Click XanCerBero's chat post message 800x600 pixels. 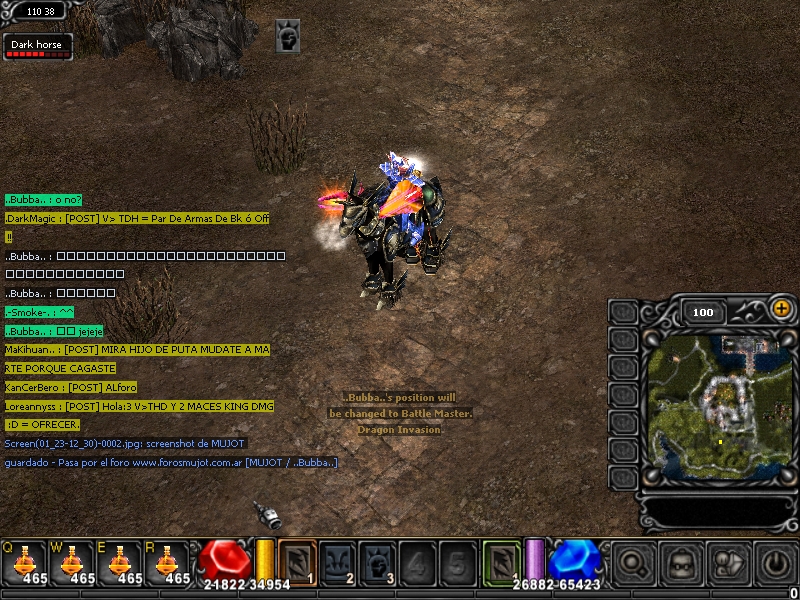click(71, 387)
